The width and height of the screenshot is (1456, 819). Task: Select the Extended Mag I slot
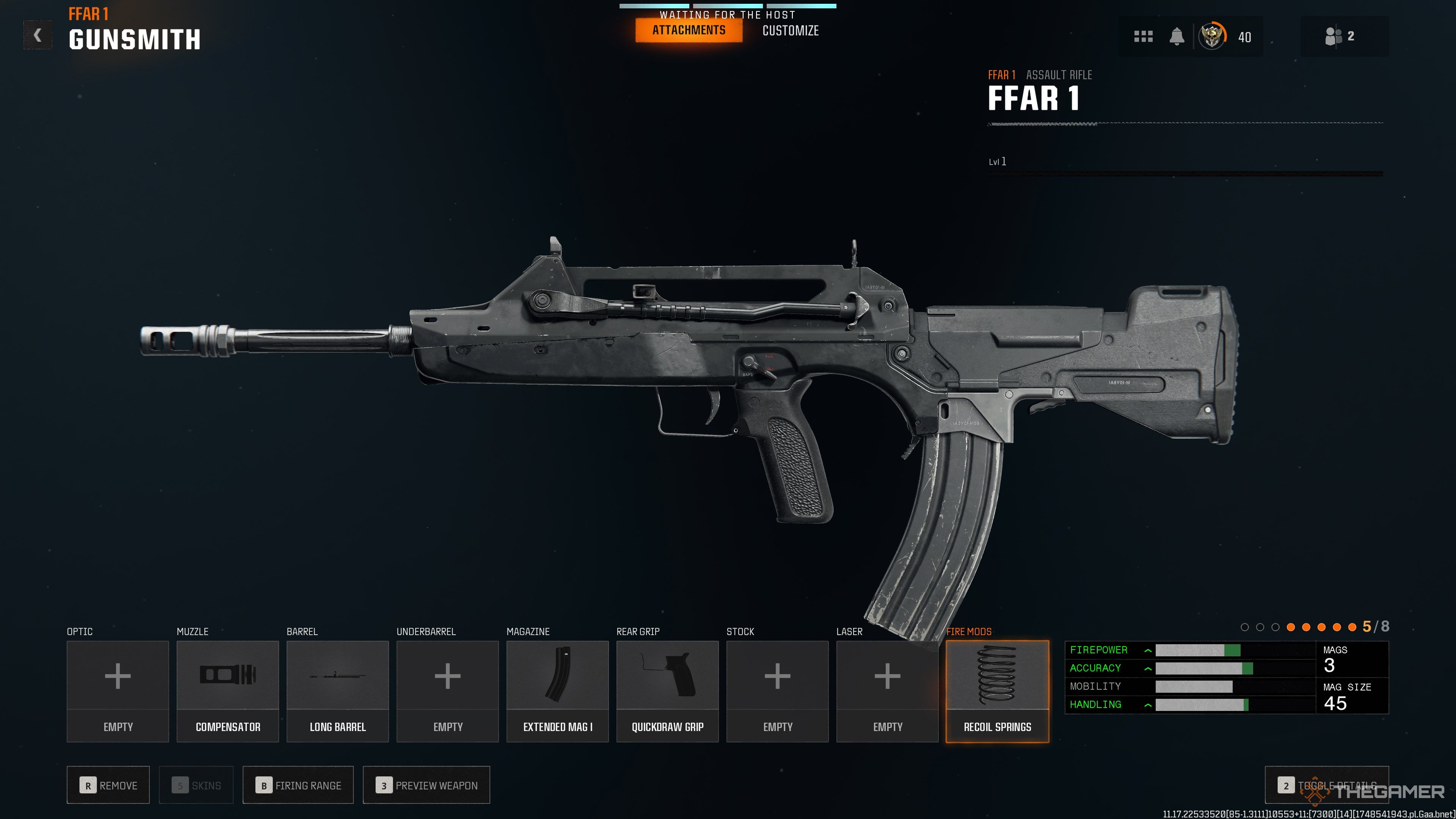pyautogui.click(x=557, y=691)
